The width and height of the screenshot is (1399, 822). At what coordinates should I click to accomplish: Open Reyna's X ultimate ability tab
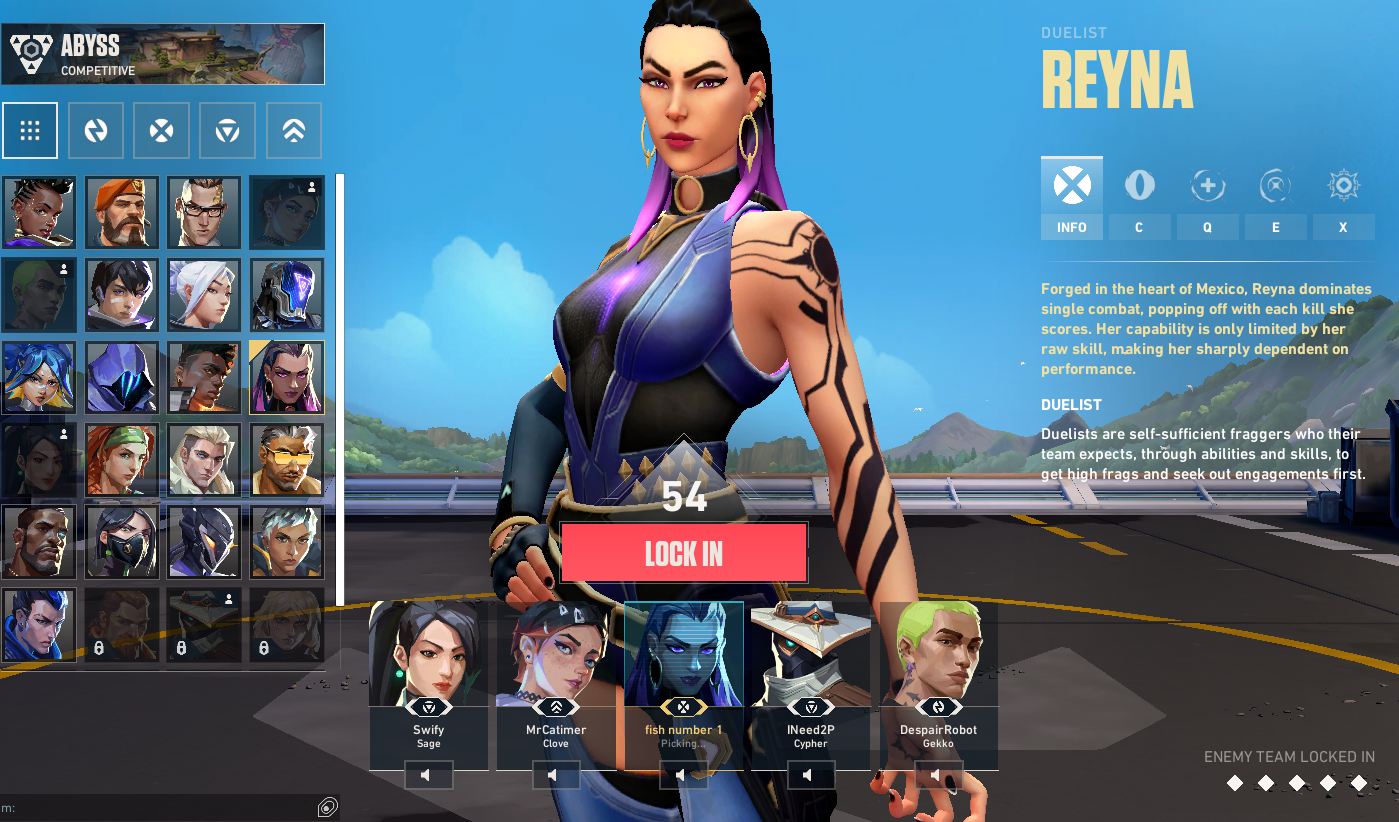coord(1343,198)
